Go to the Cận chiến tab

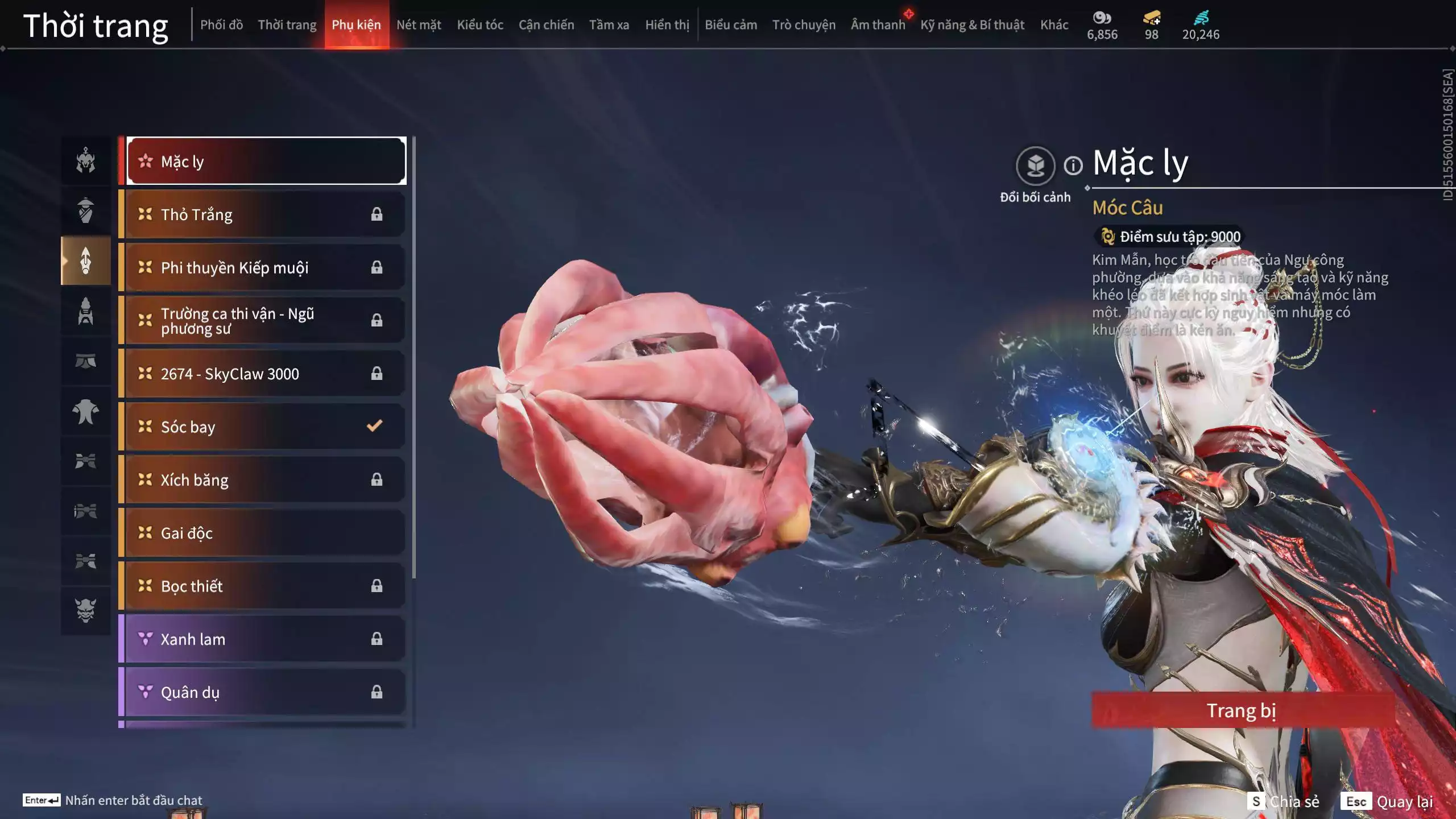(x=546, y=25)
